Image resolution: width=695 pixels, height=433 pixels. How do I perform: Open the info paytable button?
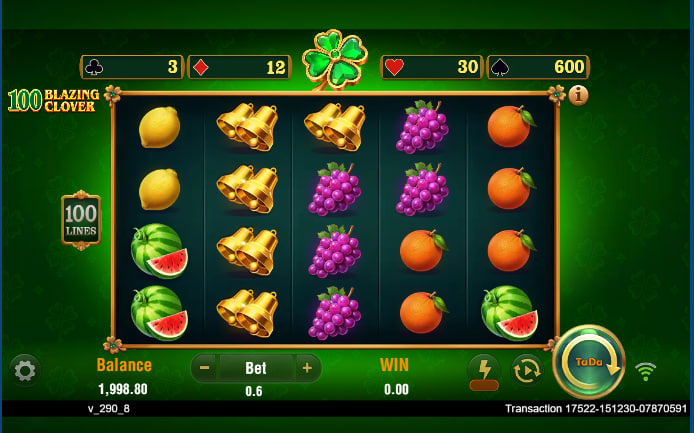point(578,95)
